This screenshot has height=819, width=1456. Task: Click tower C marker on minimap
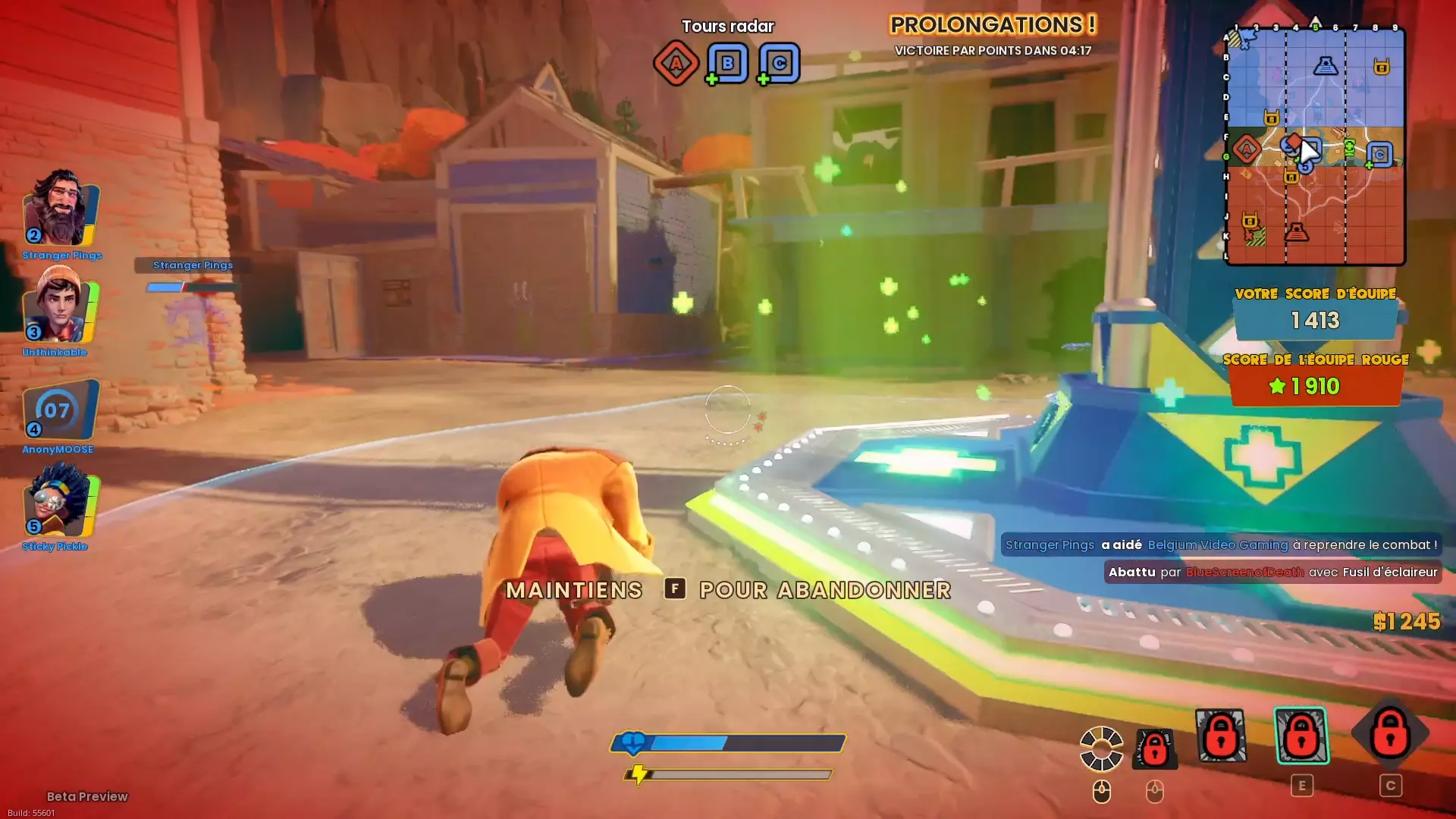1380,155
